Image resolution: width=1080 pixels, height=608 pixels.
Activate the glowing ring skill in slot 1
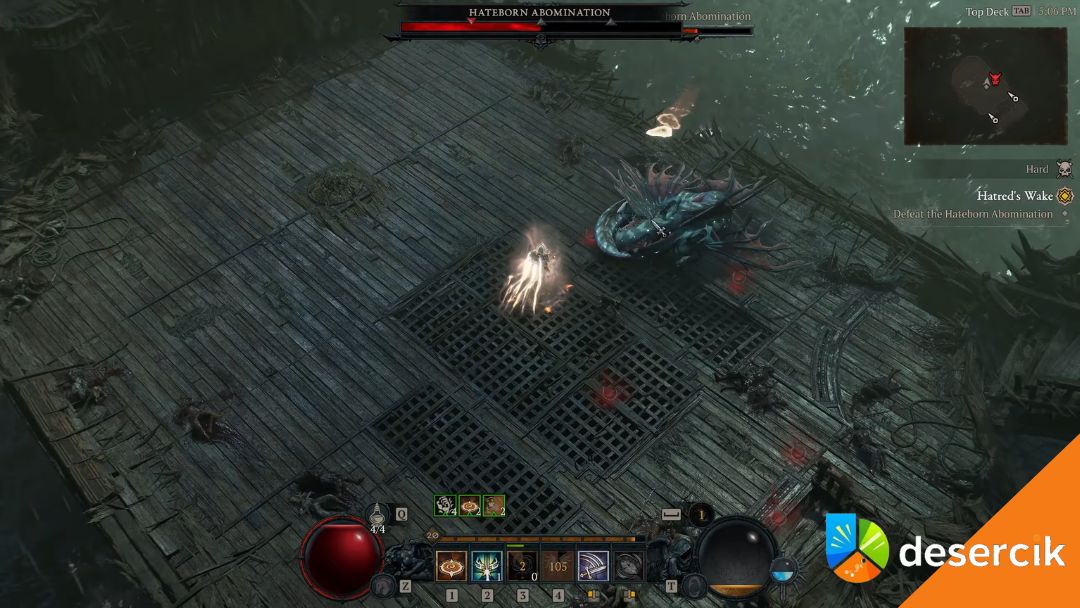click(x=452, y=566)
